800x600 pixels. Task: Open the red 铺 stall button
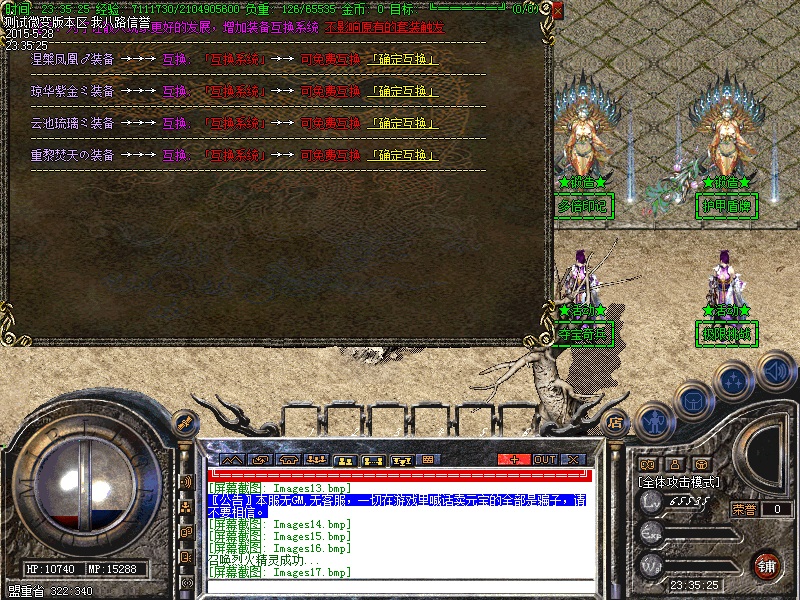(x=767, y=566)
